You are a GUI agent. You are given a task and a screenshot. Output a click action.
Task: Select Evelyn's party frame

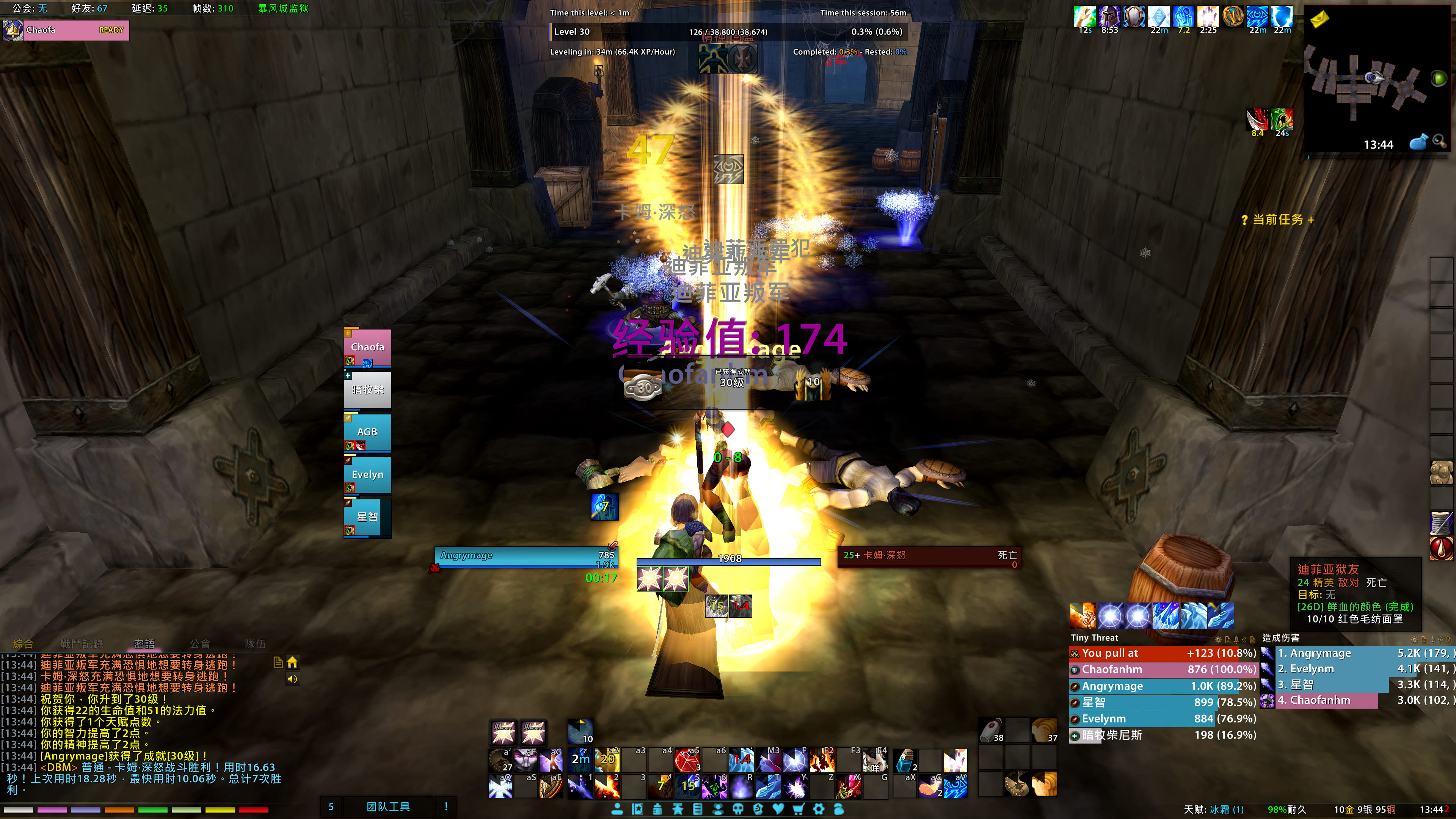click(x=367, y=475)
